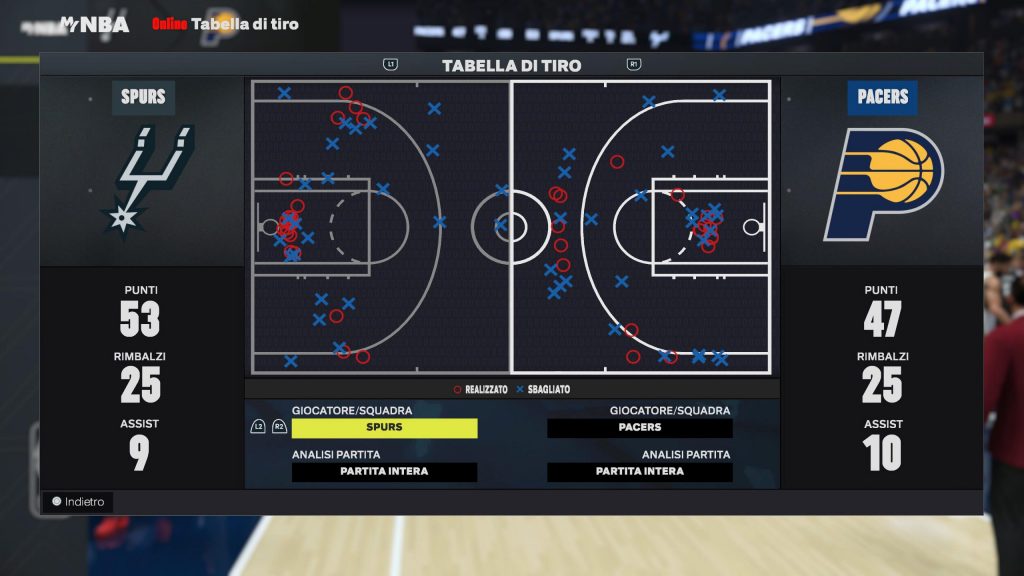Select the highlighted SPURS player/team selector

click(x=384, y=428)
